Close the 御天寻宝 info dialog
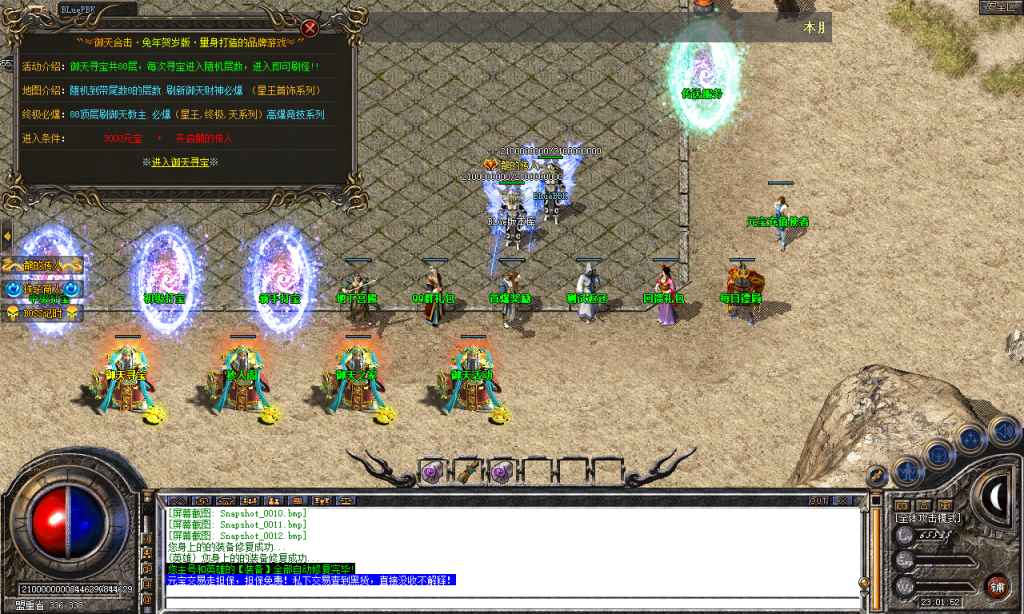Screen dimensions: 1024x614 coord(310,28)
